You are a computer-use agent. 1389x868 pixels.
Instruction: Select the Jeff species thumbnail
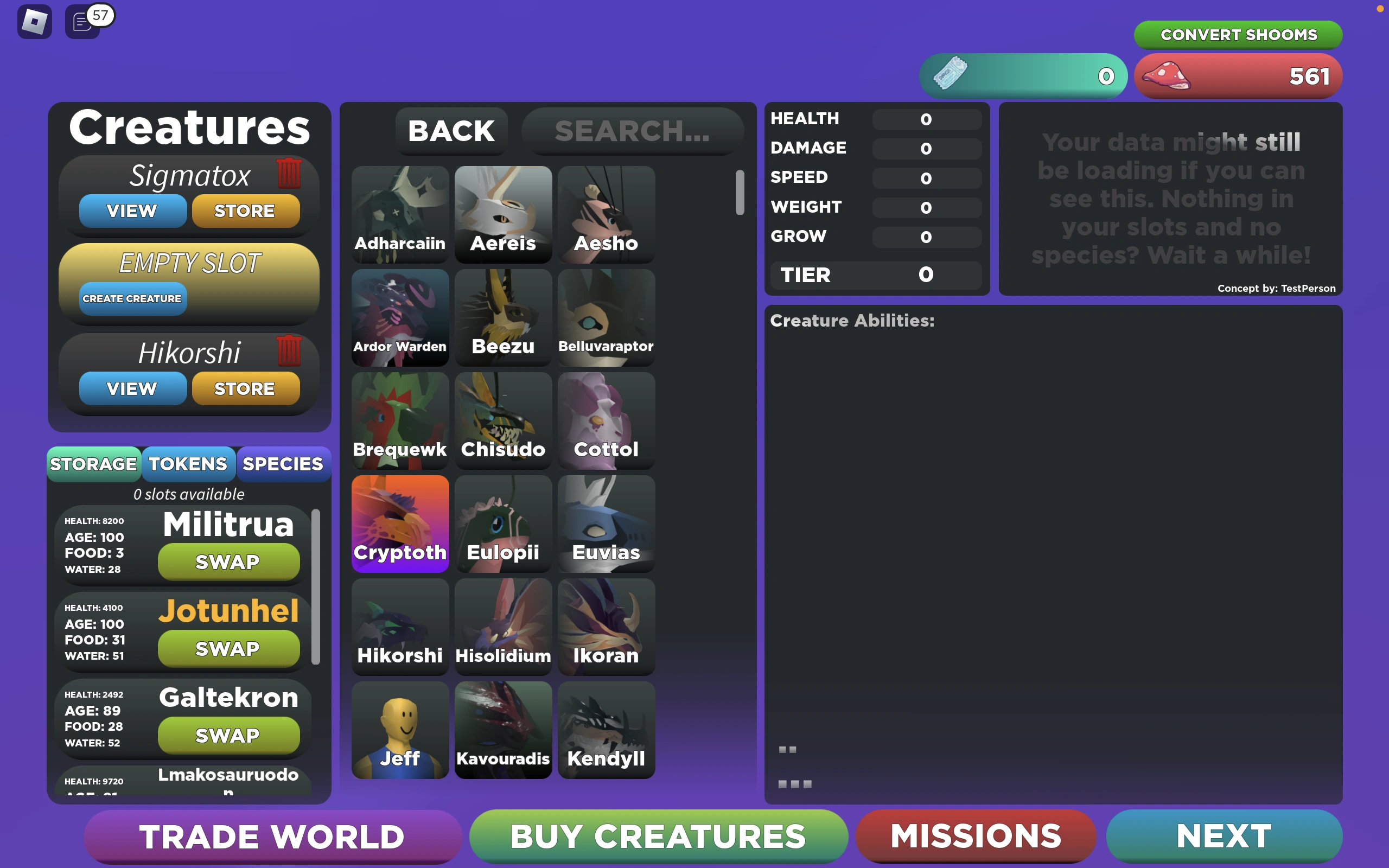pos(400,730)
